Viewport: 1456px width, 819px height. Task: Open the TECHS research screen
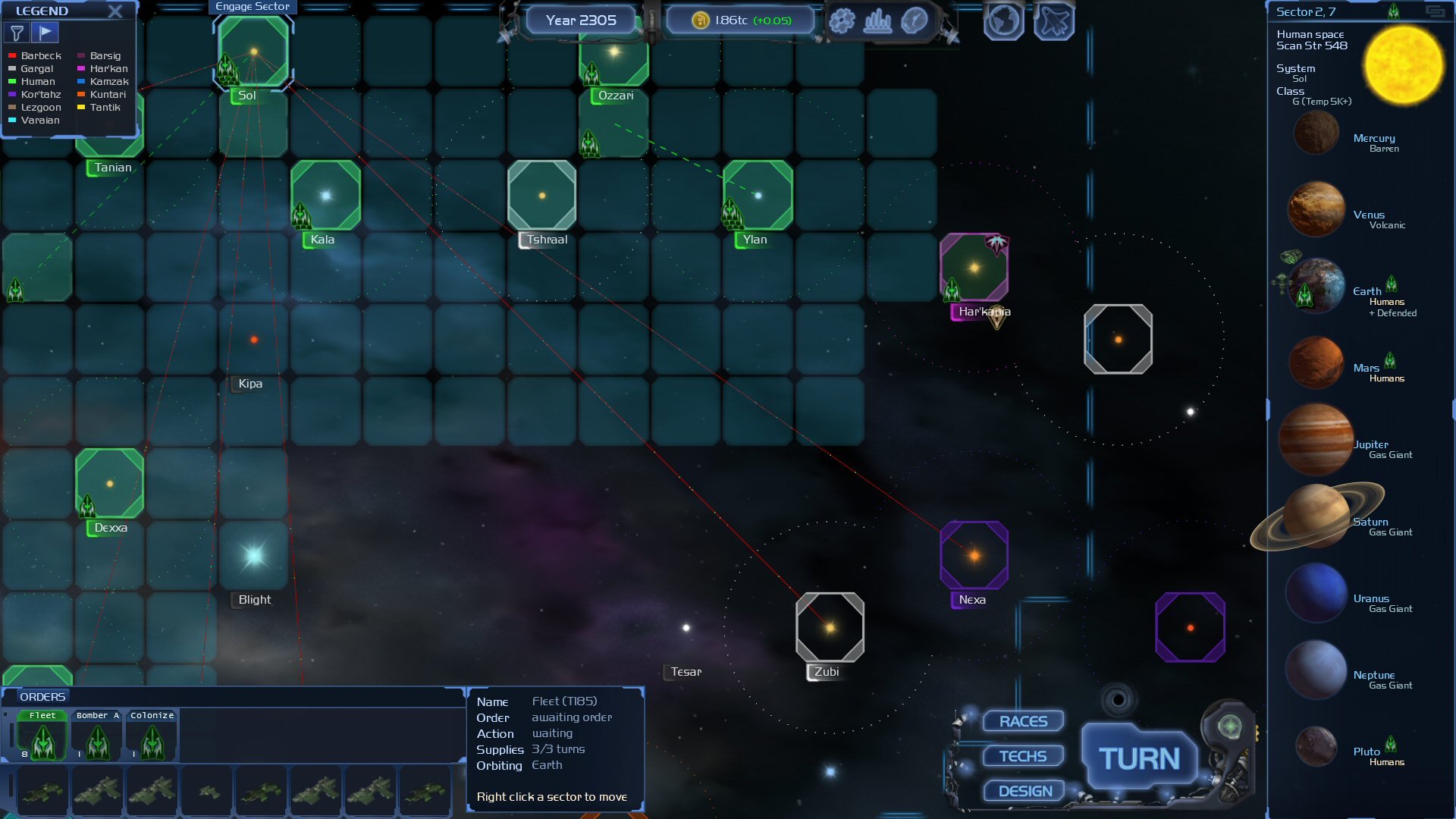click(x=1023, y=756)
